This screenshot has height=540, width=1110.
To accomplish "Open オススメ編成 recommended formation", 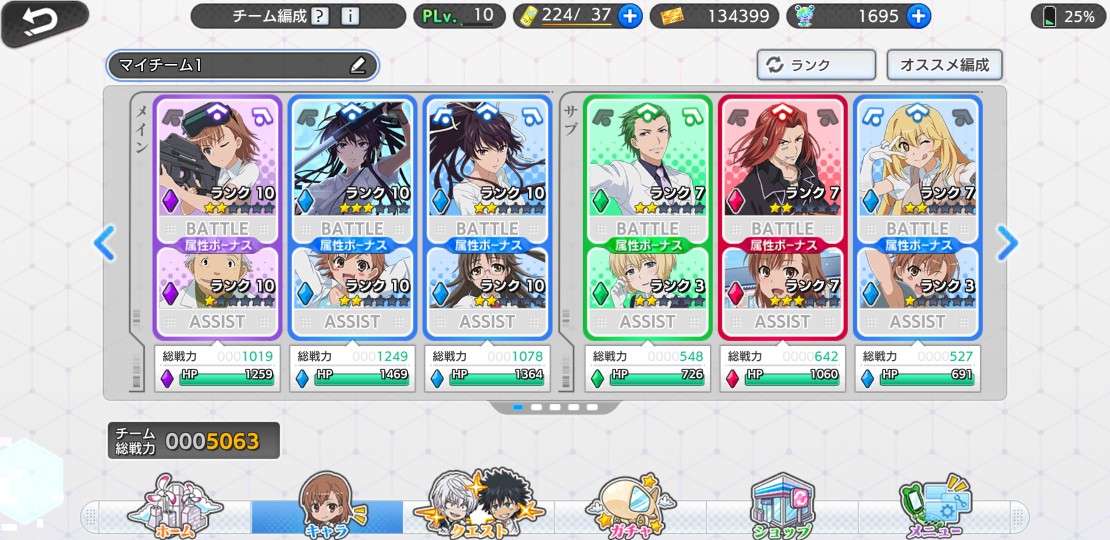I will click(x=944, y=65).
